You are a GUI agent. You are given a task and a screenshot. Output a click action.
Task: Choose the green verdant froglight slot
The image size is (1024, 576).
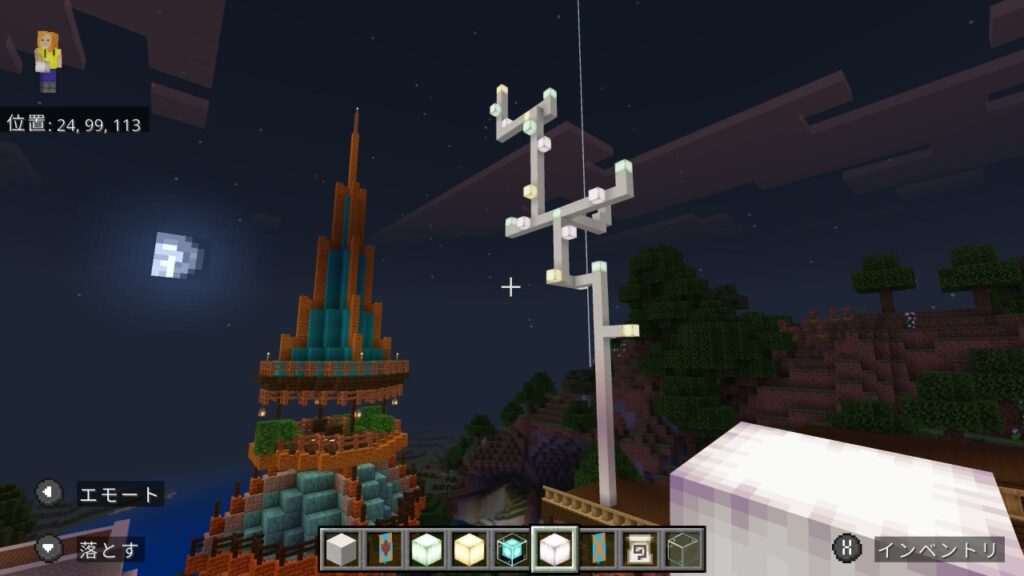427,548
